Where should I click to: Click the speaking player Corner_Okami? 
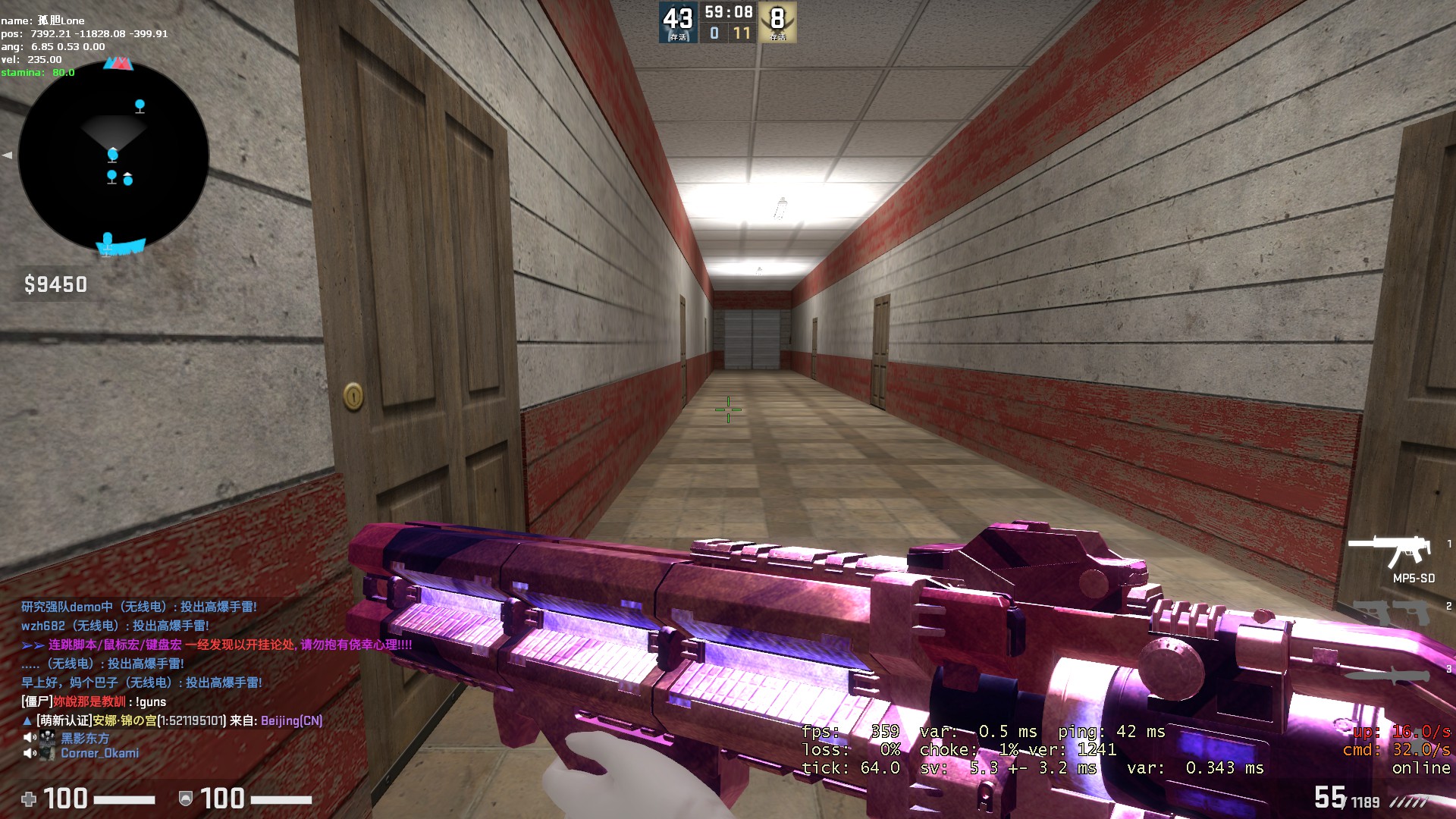99,753
